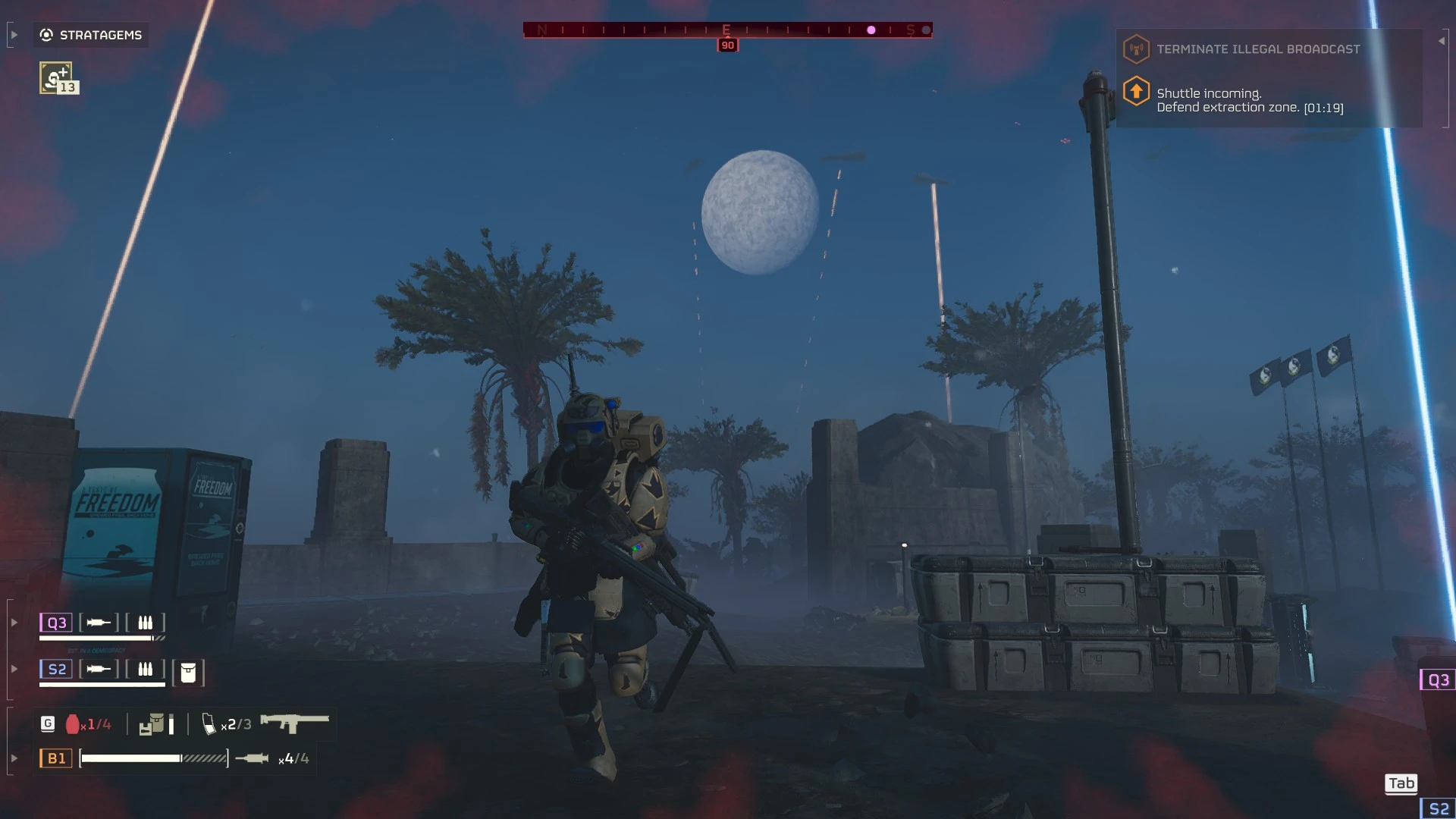
Task: Select the Reinforce stratagem icon
Action: click(56, 77)
